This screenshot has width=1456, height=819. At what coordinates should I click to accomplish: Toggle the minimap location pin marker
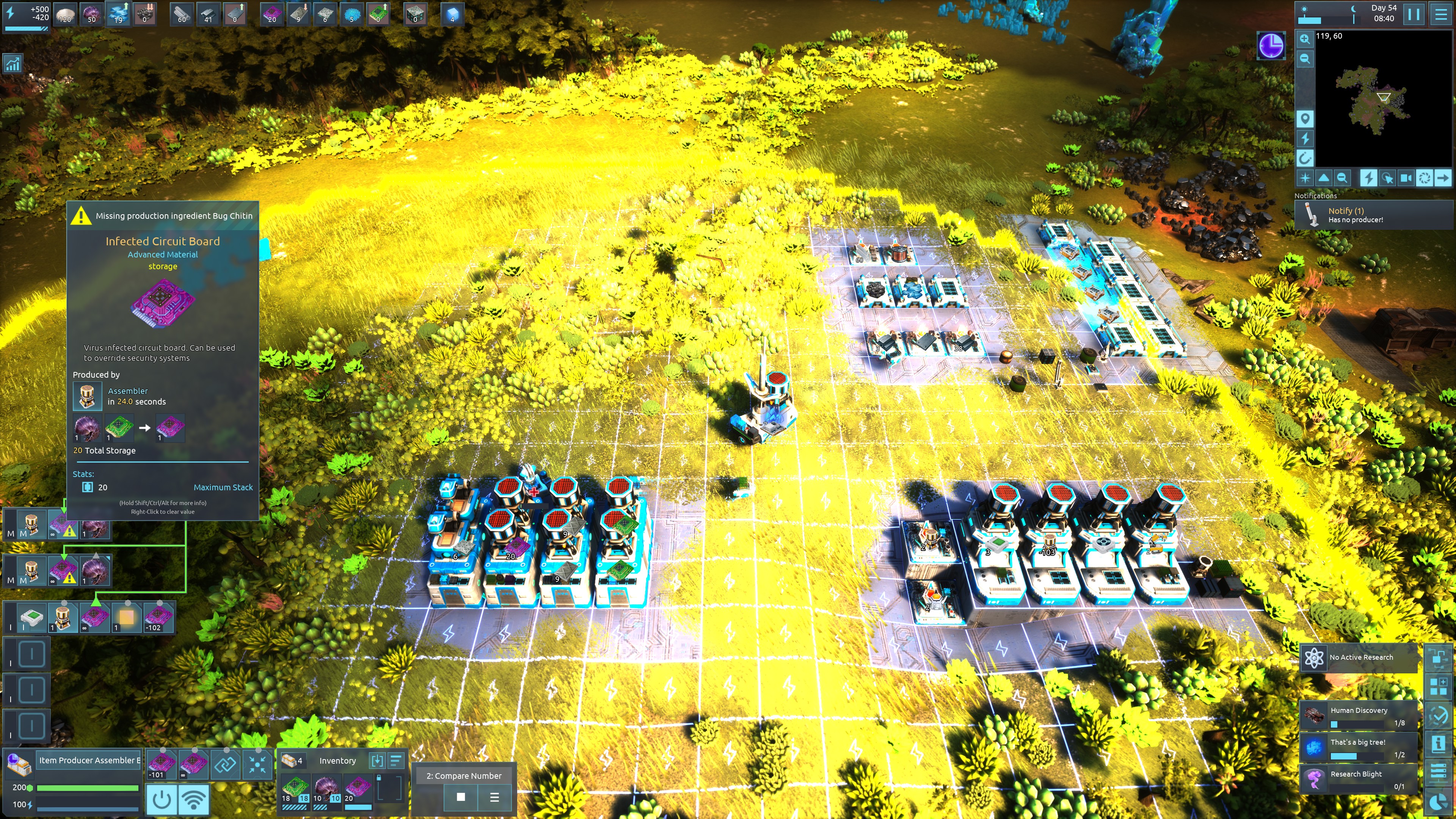pos(1304,119)
